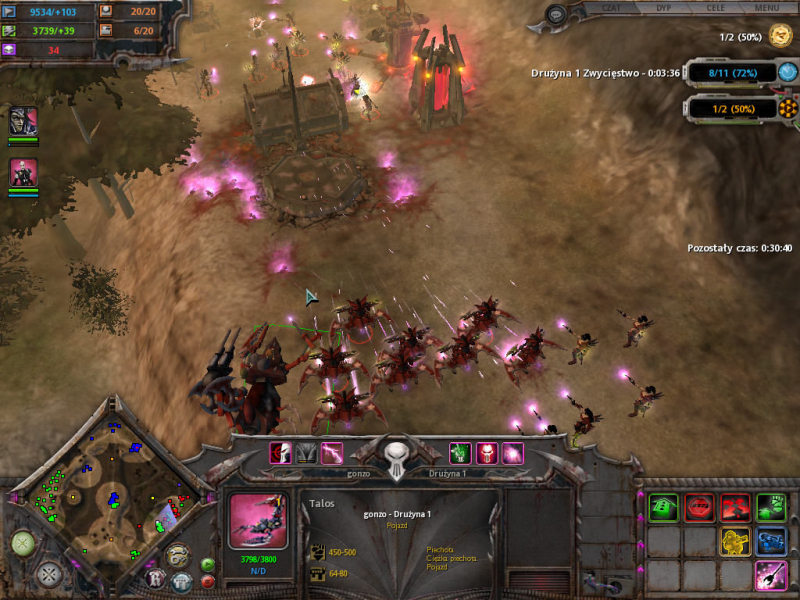Select the lightning soul power icon
Screen dimensions: 800x600
click(x=332, y=453)
